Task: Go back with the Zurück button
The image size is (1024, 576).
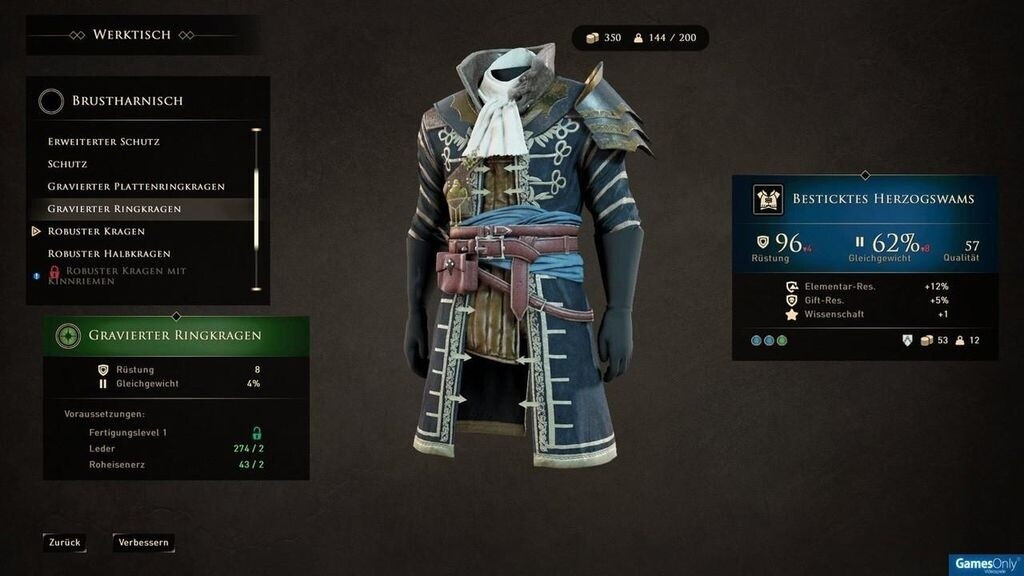Action: (64, 543)
